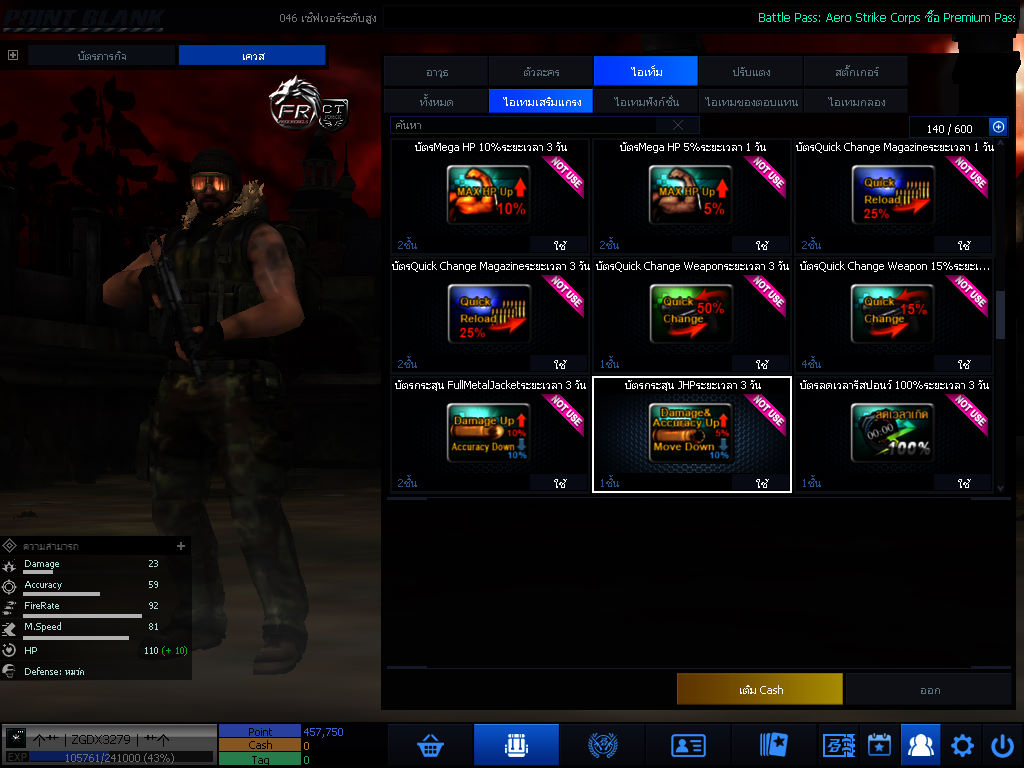Open the shop basket icon
Image resolution: width=1024 pixels, height=768 pixels.
tap(430, 745)
